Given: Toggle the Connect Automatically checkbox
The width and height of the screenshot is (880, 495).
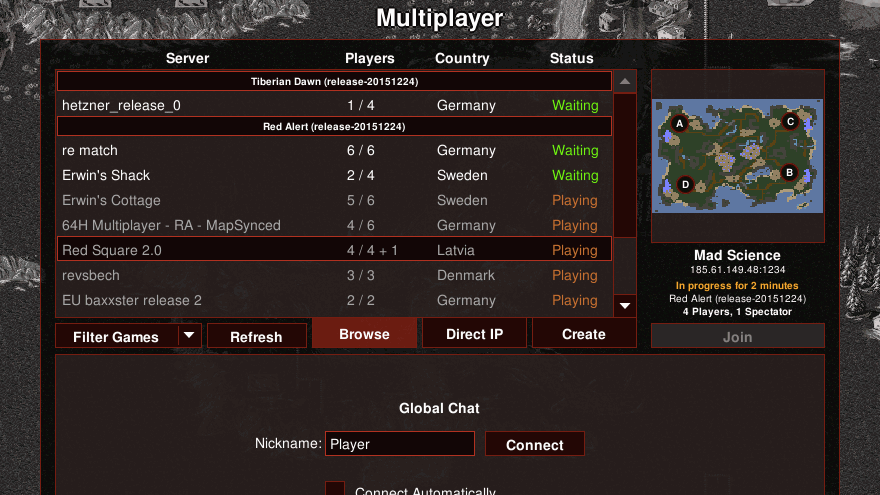Looking at the screenshot, I should click(x=335, y=490).
